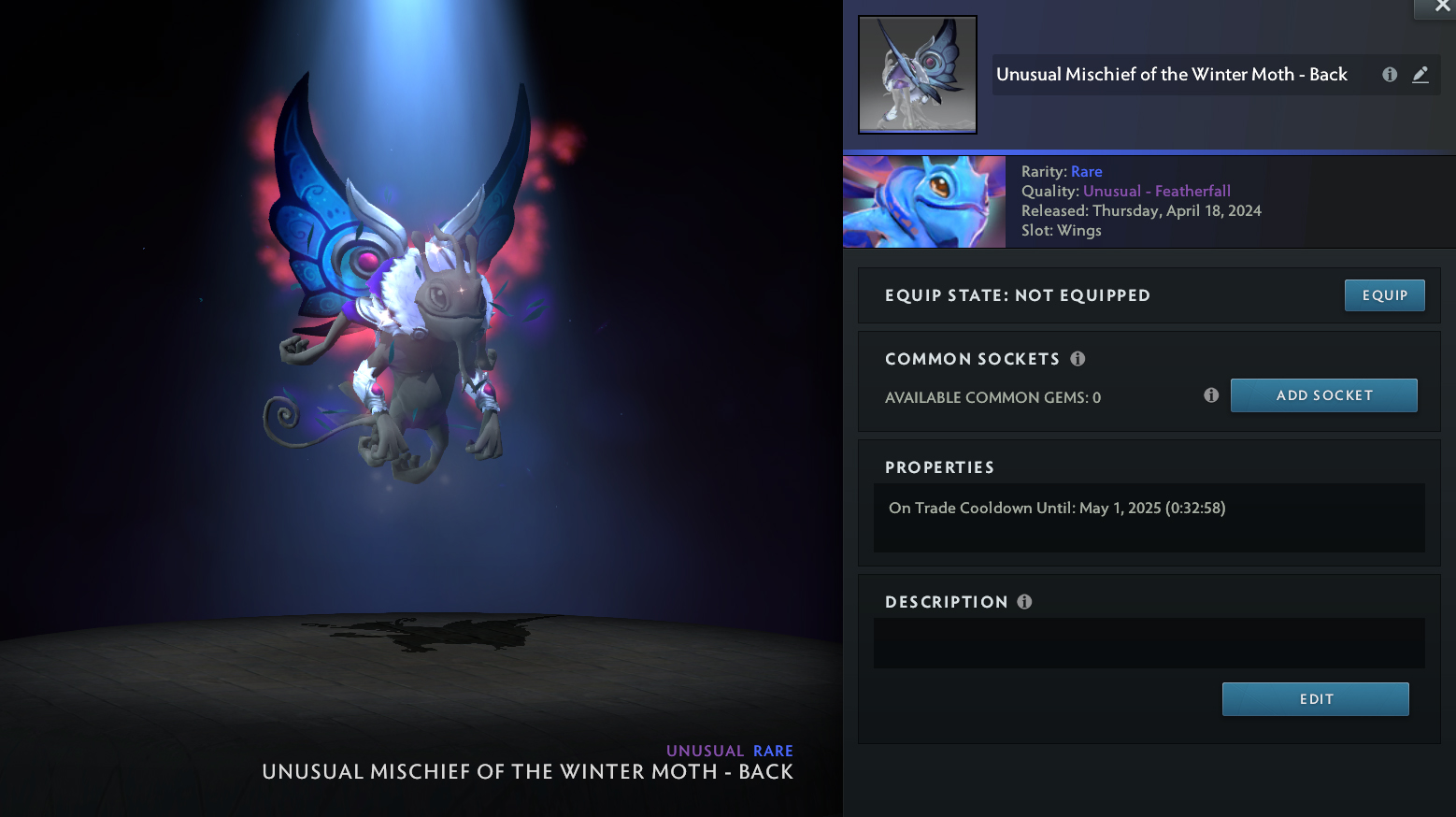Show available common gems info
The width and height of the screenshot is (1456, 817).
[x=1211, y=395]
